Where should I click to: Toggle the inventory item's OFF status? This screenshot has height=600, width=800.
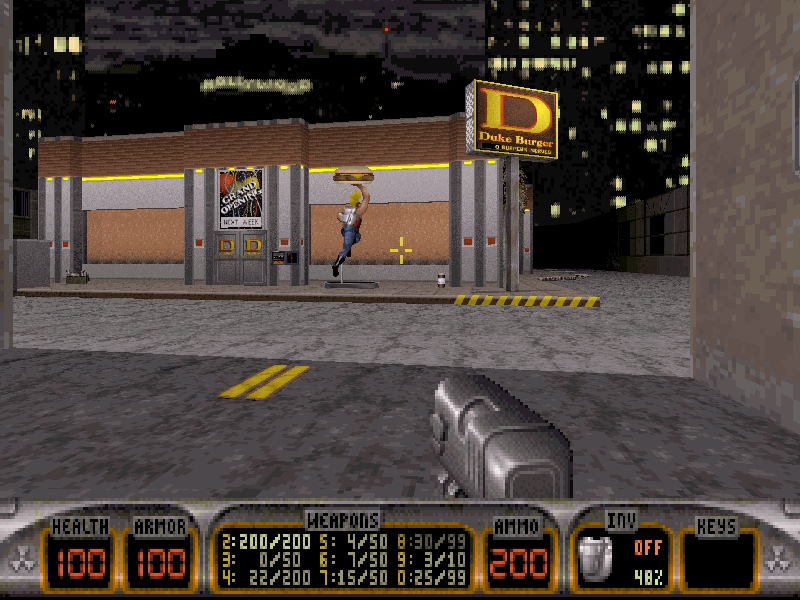tap(646, 548)
